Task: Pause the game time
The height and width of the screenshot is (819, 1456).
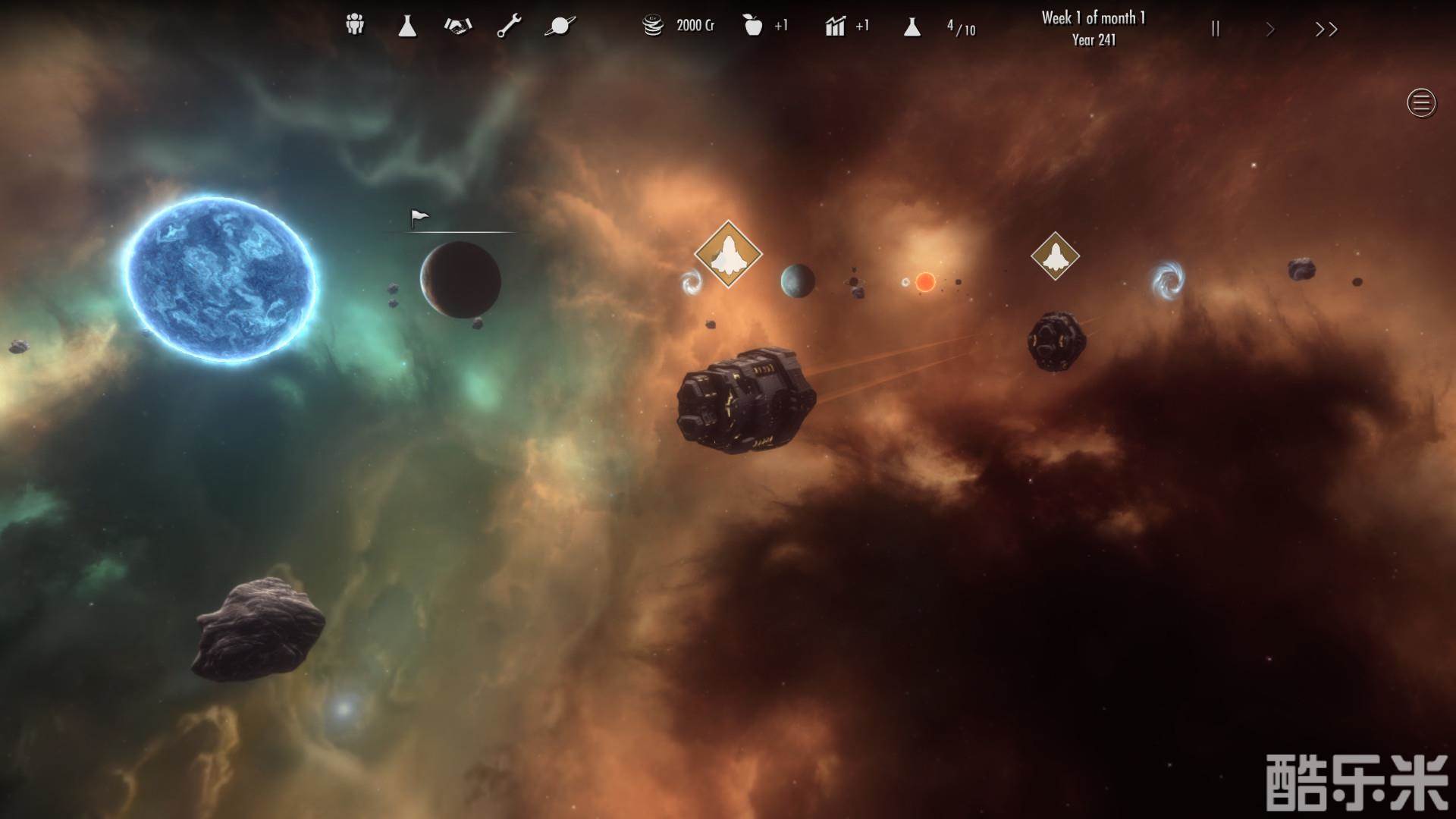Action: (x=1216, y=29)
